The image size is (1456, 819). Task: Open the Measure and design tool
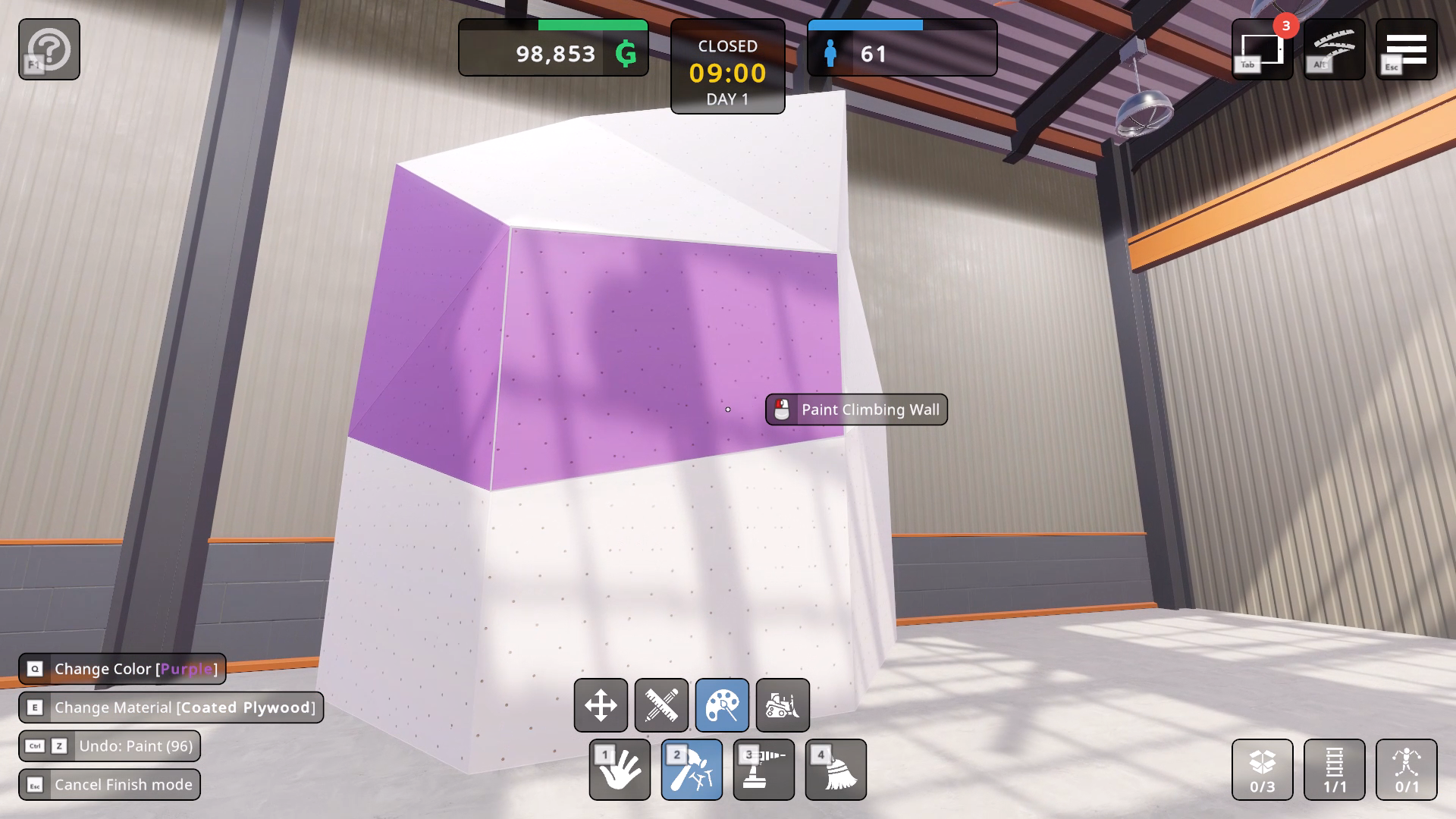point(661,705)
